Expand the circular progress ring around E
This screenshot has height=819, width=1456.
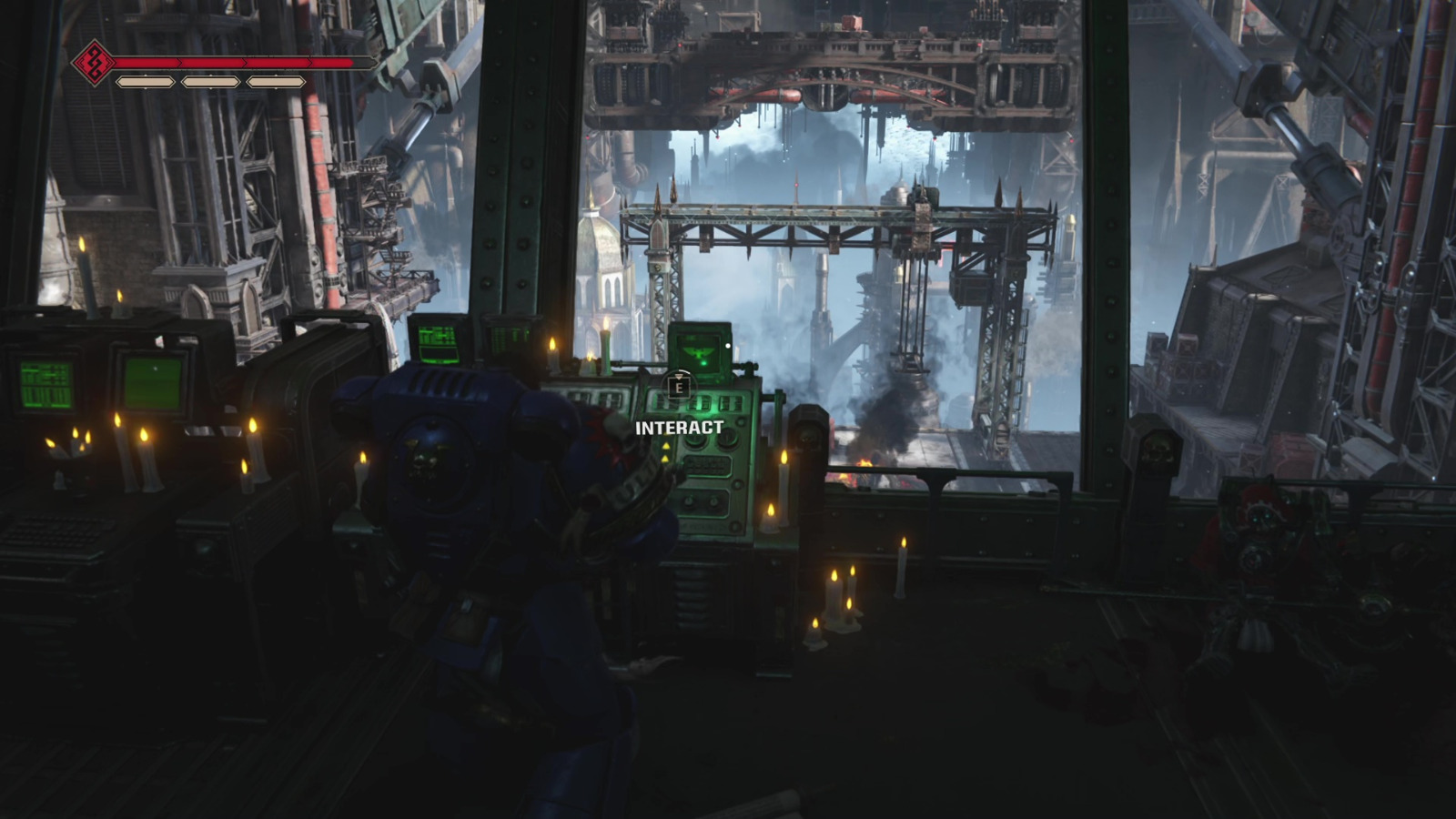click(x=681, y=386)
